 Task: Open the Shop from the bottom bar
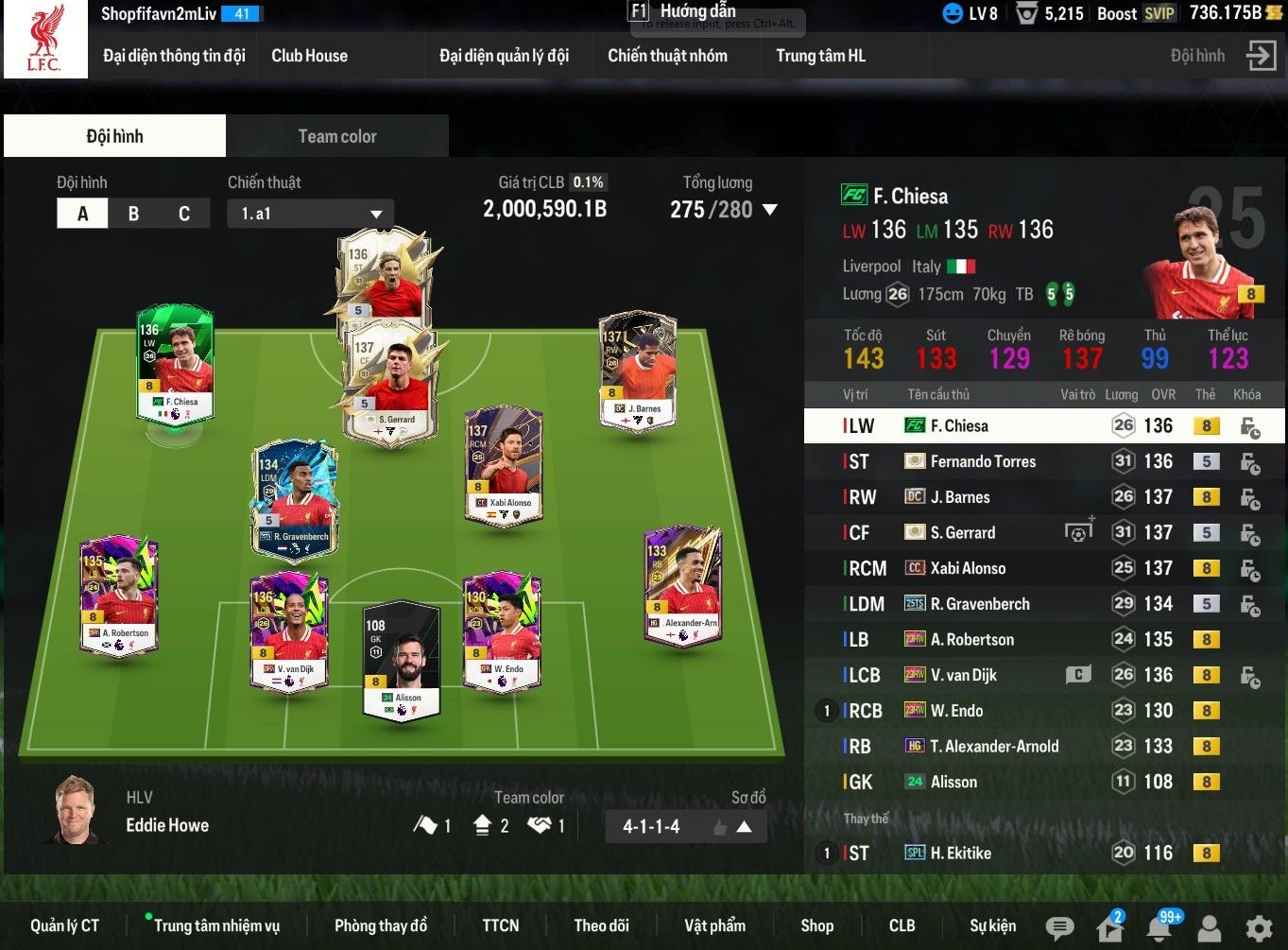(816, 925)
